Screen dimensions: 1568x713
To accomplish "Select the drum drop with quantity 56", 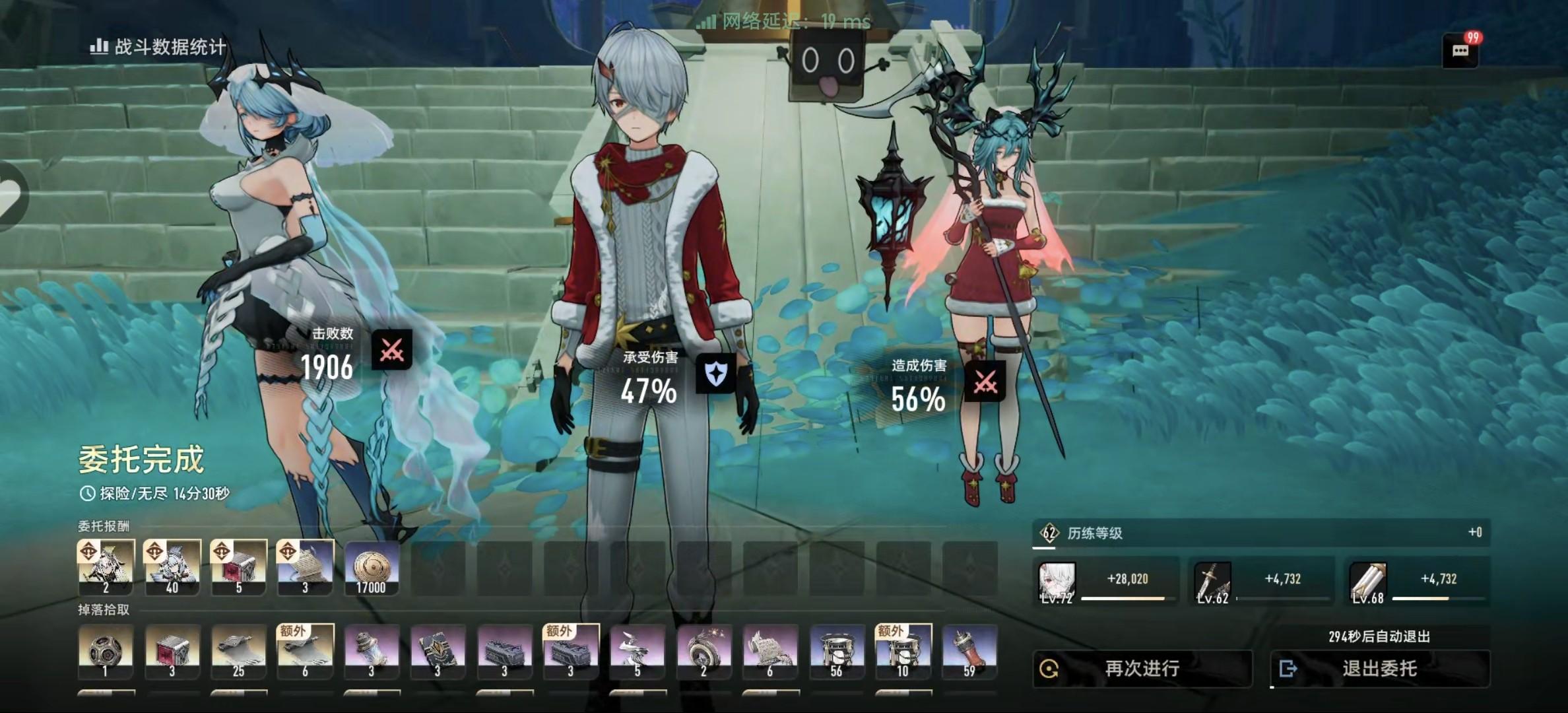I will [x=837, y=652].
